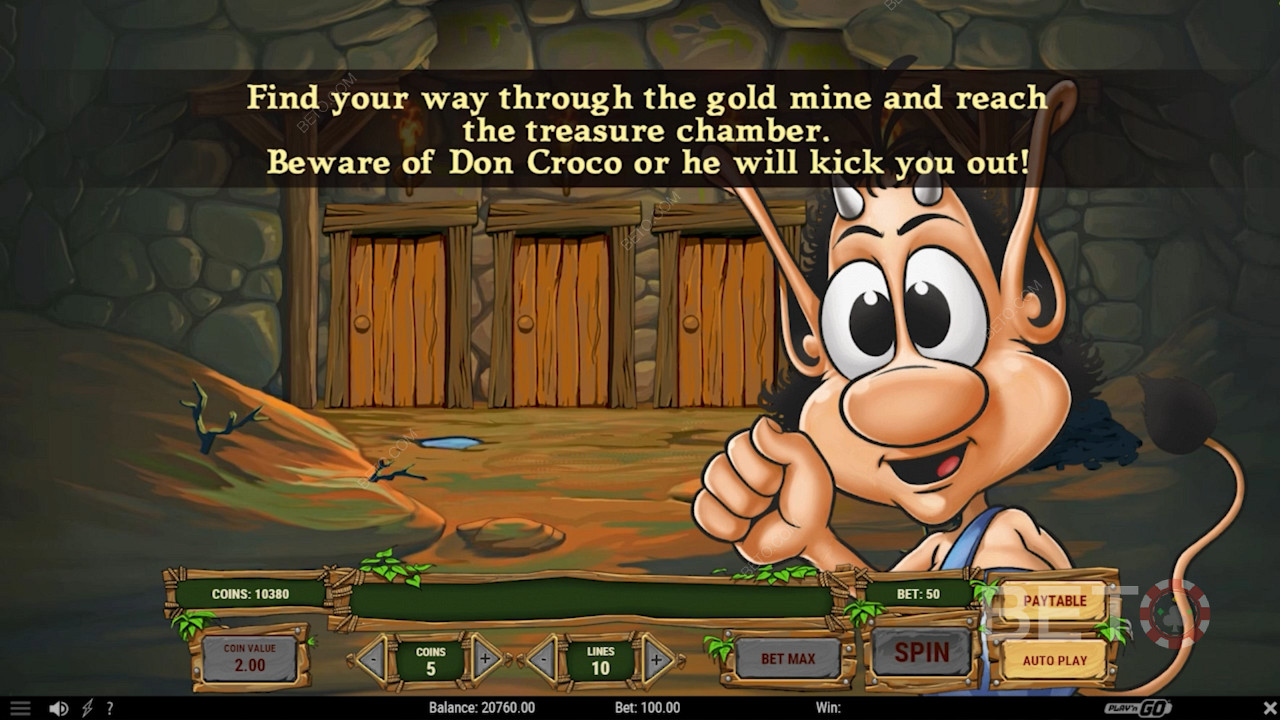Show help via the question mark icon
Image resolution: width=1280 pixels, height=720 pixels.
(108, 708)
